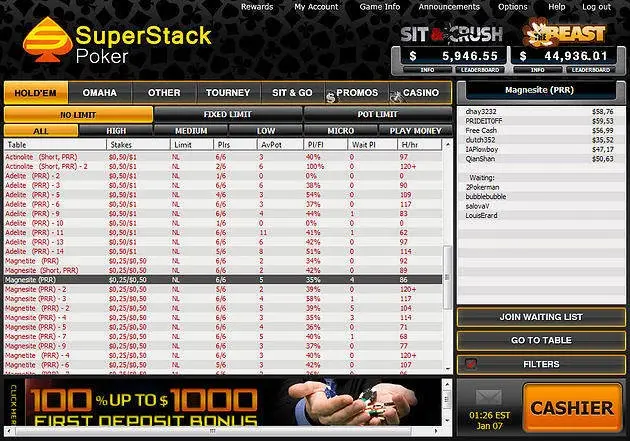This screenshot has width=630, height=441.
Task: Open the table Filters
Action: coord(541,365)
